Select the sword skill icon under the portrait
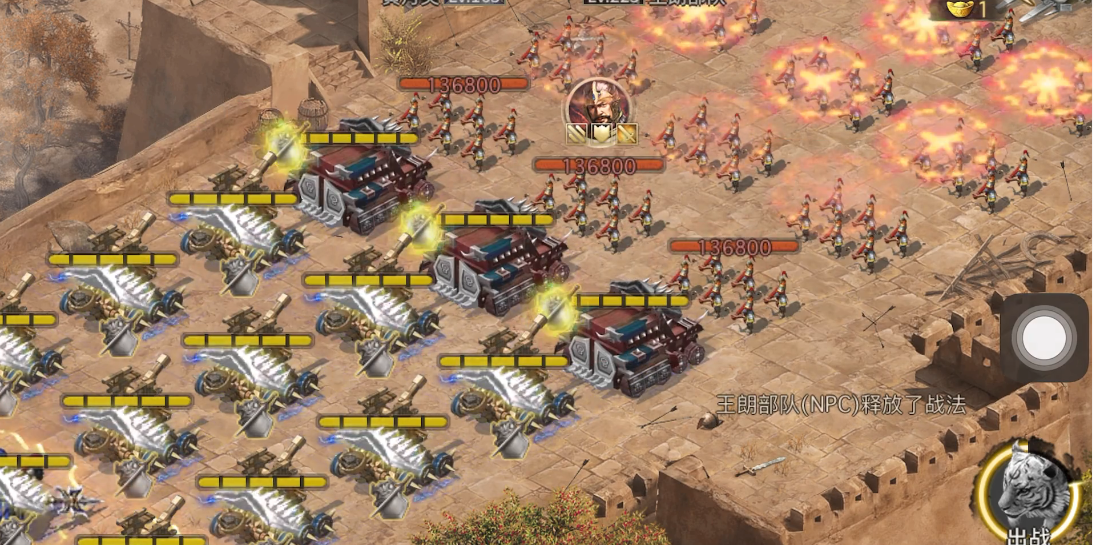Image resolution: width=1093 pixels, height=545 pixels. click(x=626, y=133)
